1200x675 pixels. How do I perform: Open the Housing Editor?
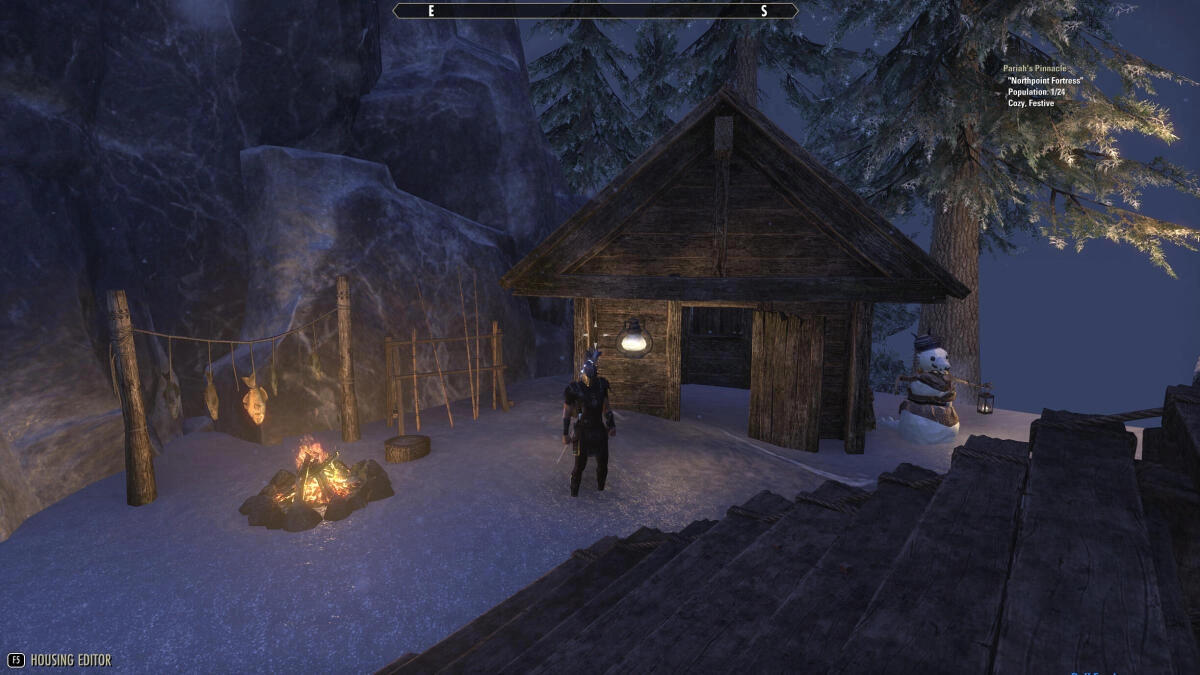pyautogui.click(x=60, y=660)
